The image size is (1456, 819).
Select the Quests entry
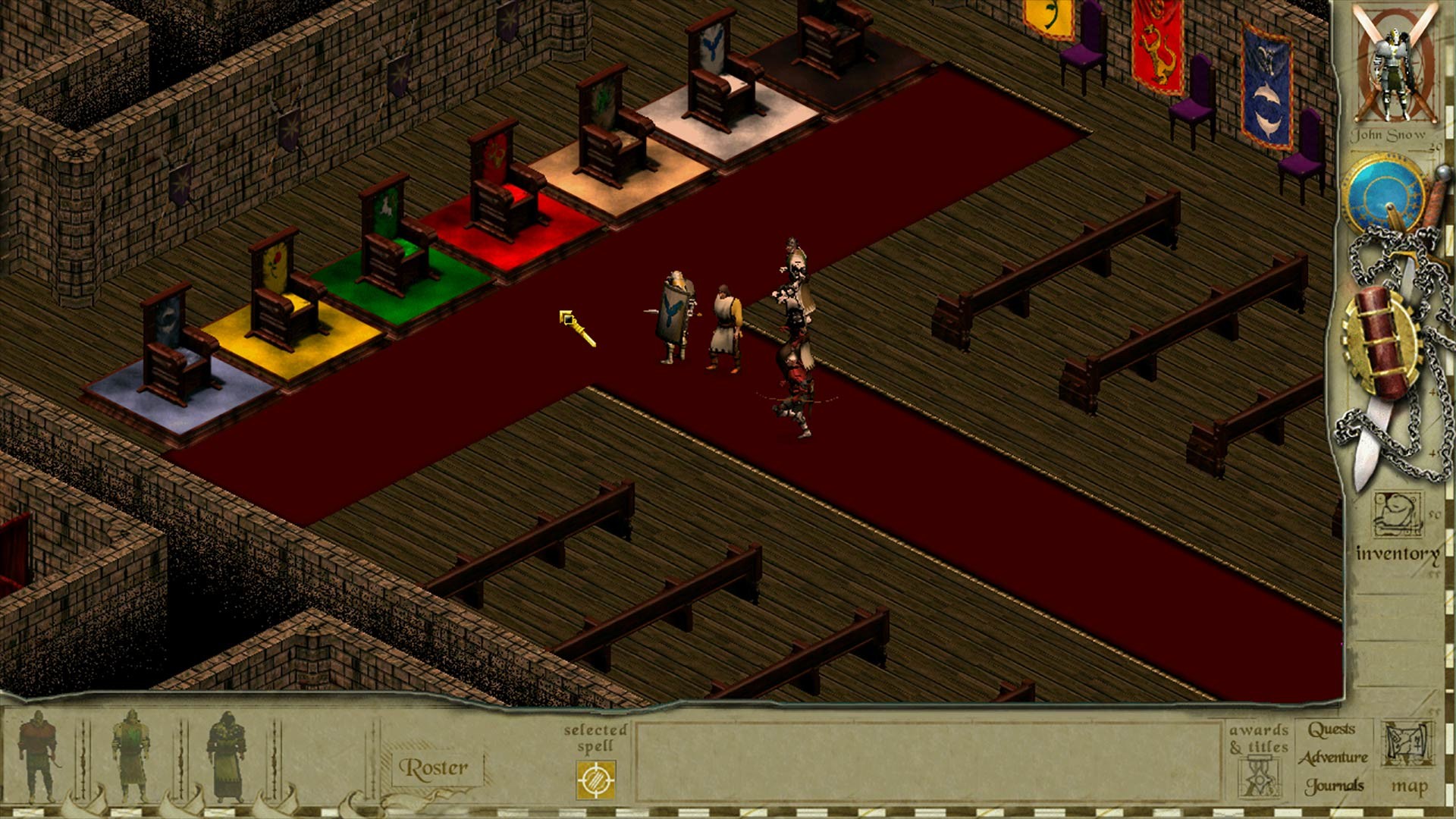1331,730
